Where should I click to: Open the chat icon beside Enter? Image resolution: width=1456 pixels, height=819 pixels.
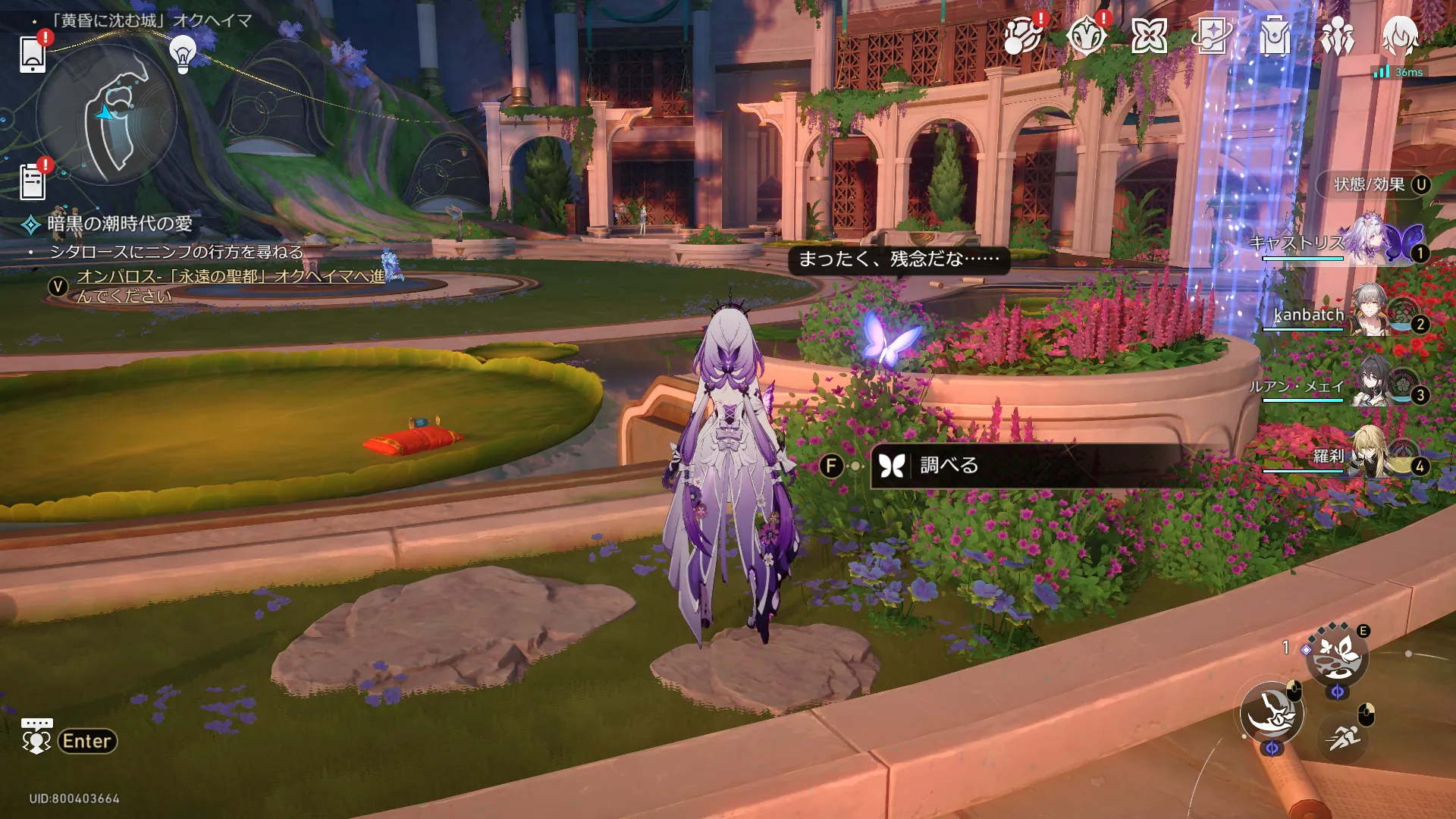pos(36,737)
